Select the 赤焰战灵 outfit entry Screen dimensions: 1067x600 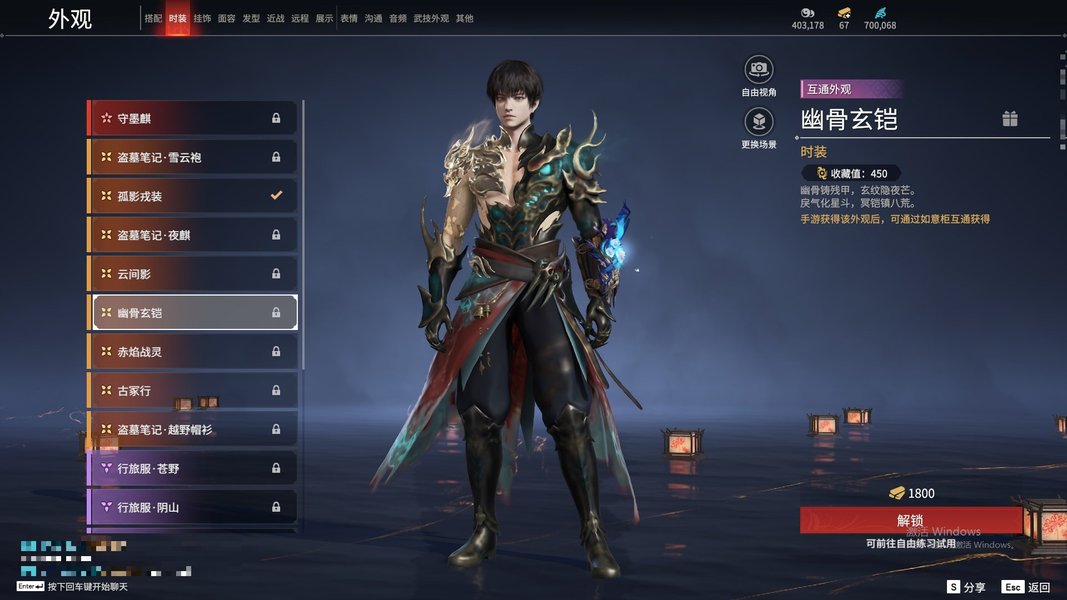(192, 352)
